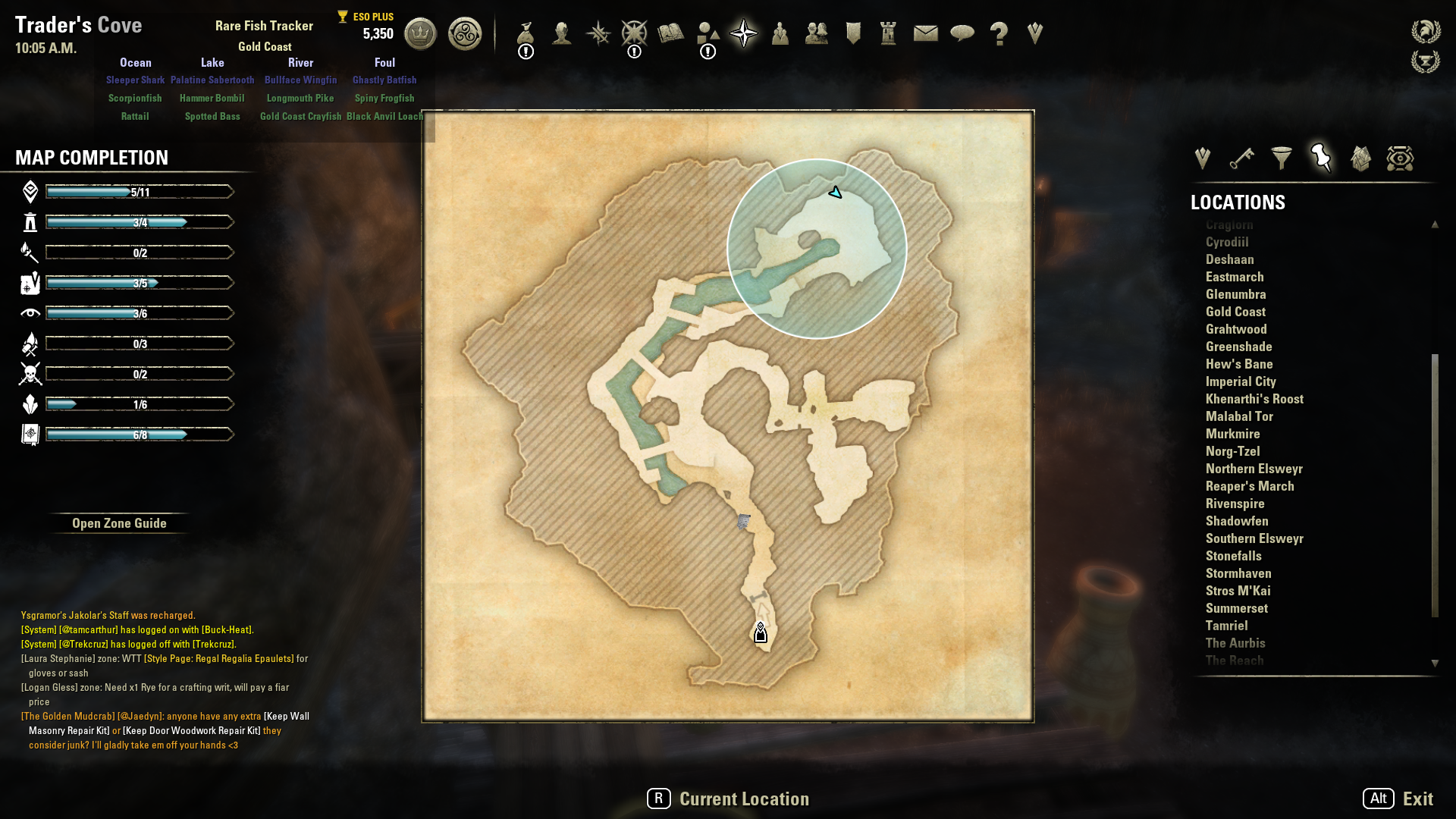
Task: Open the key legend tab
Action: [x=1241, y=158]
